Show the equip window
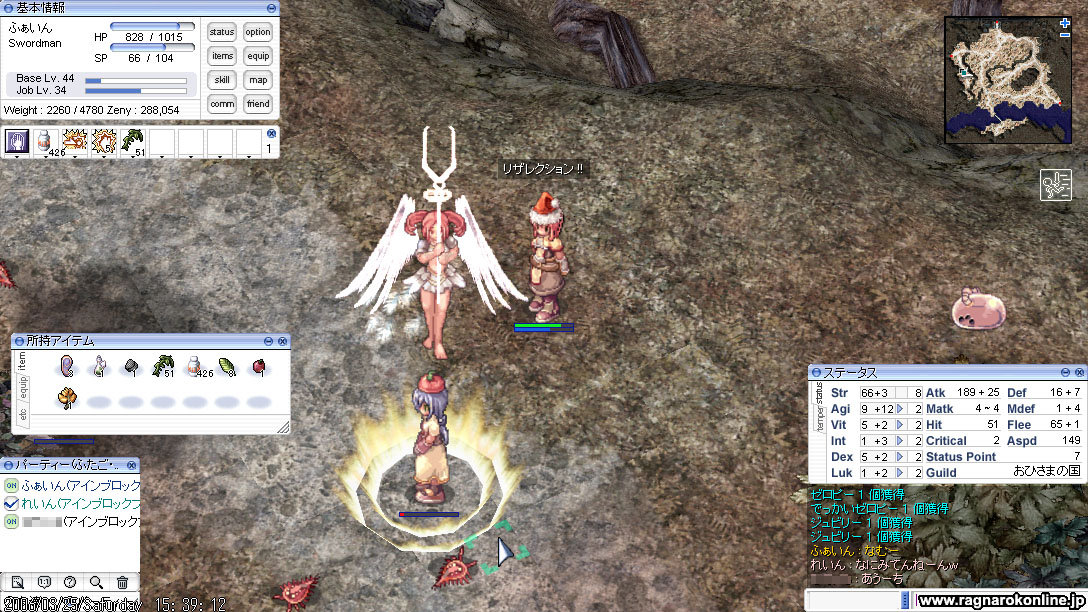 coord(258,56)
